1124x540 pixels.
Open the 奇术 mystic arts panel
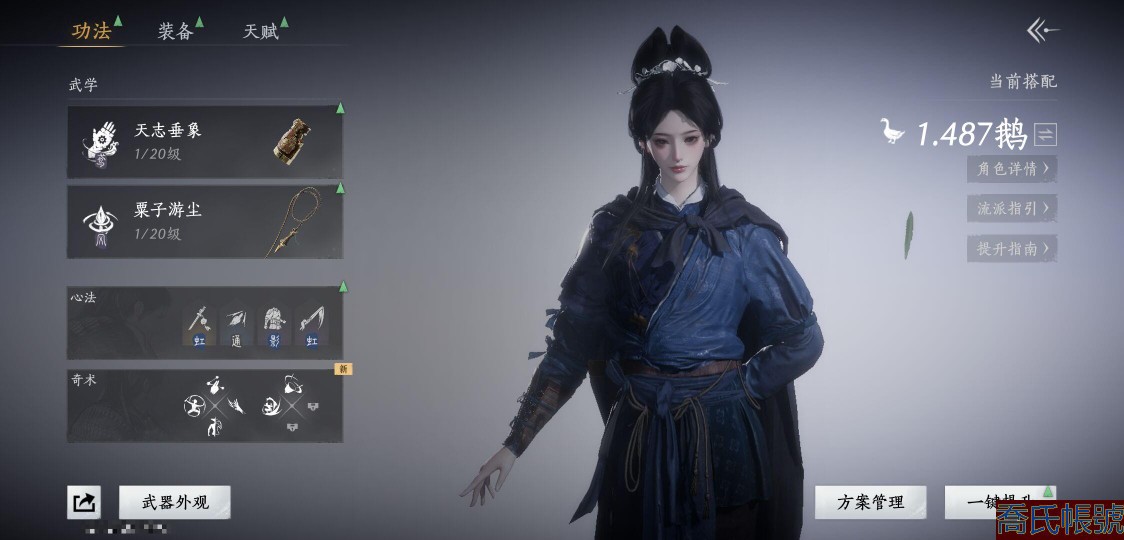(205, 406)
